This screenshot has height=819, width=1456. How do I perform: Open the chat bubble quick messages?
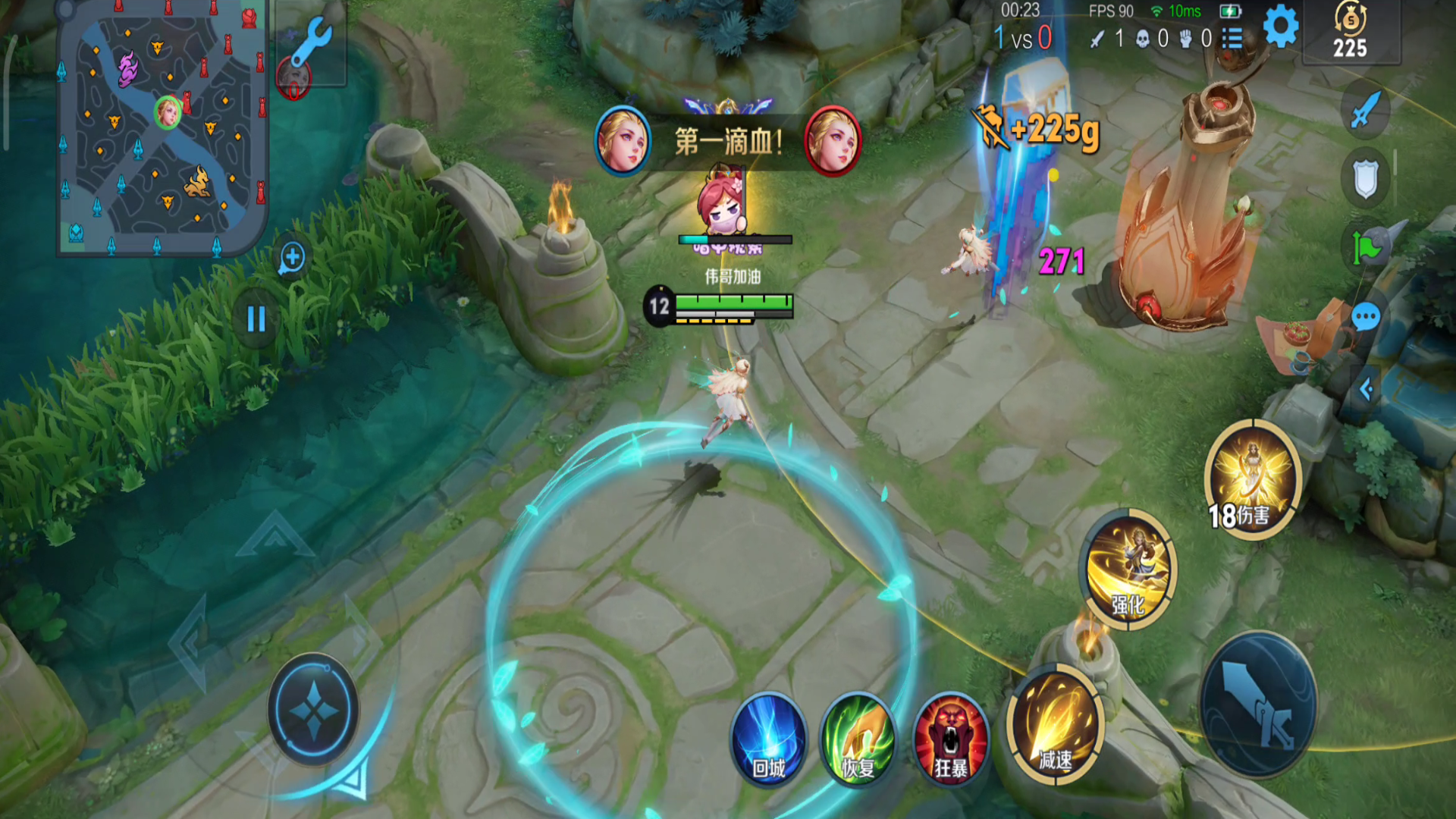(x=1366, y=317)
